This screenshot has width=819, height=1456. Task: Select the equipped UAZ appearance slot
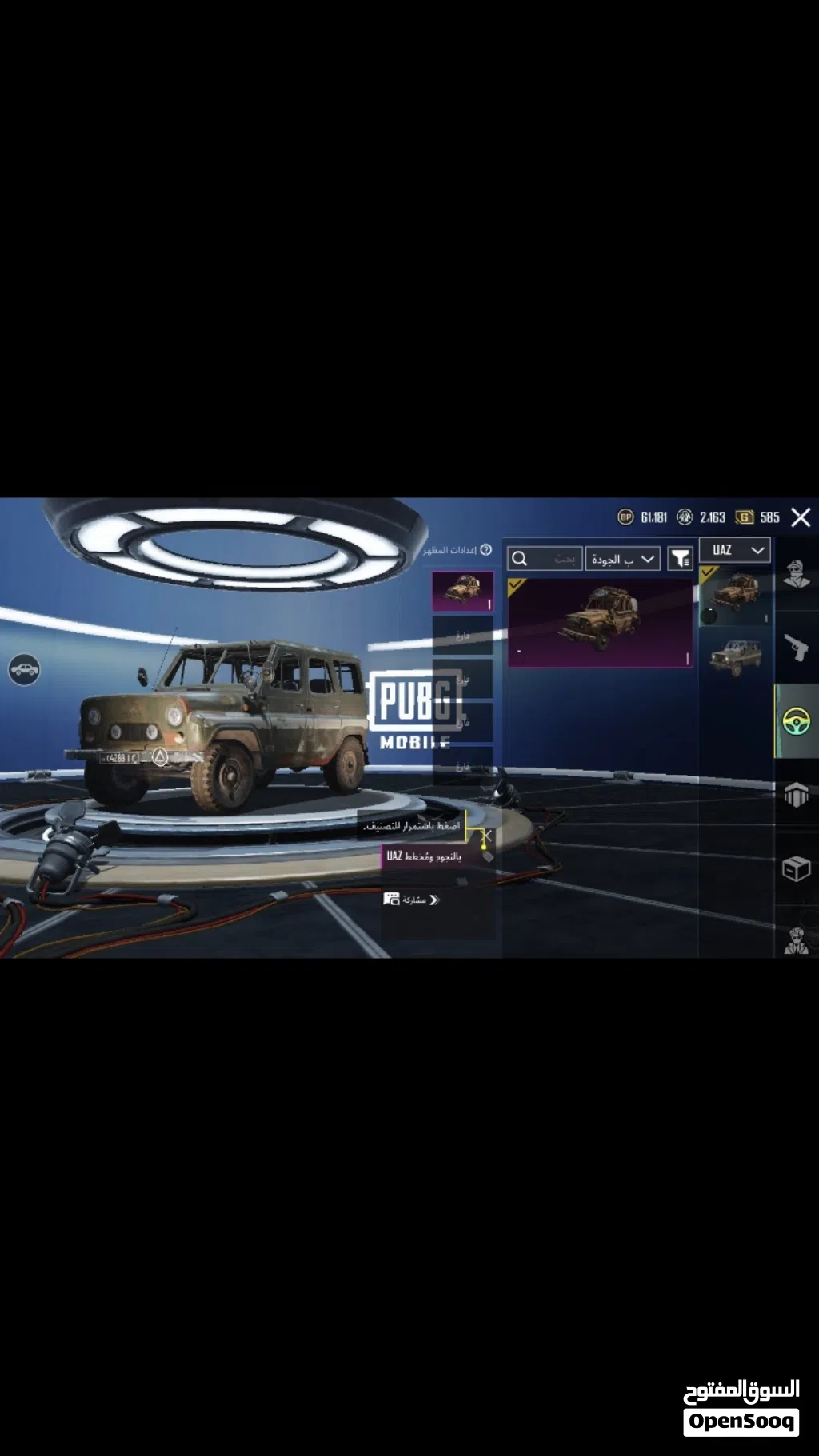coord(462,592)
